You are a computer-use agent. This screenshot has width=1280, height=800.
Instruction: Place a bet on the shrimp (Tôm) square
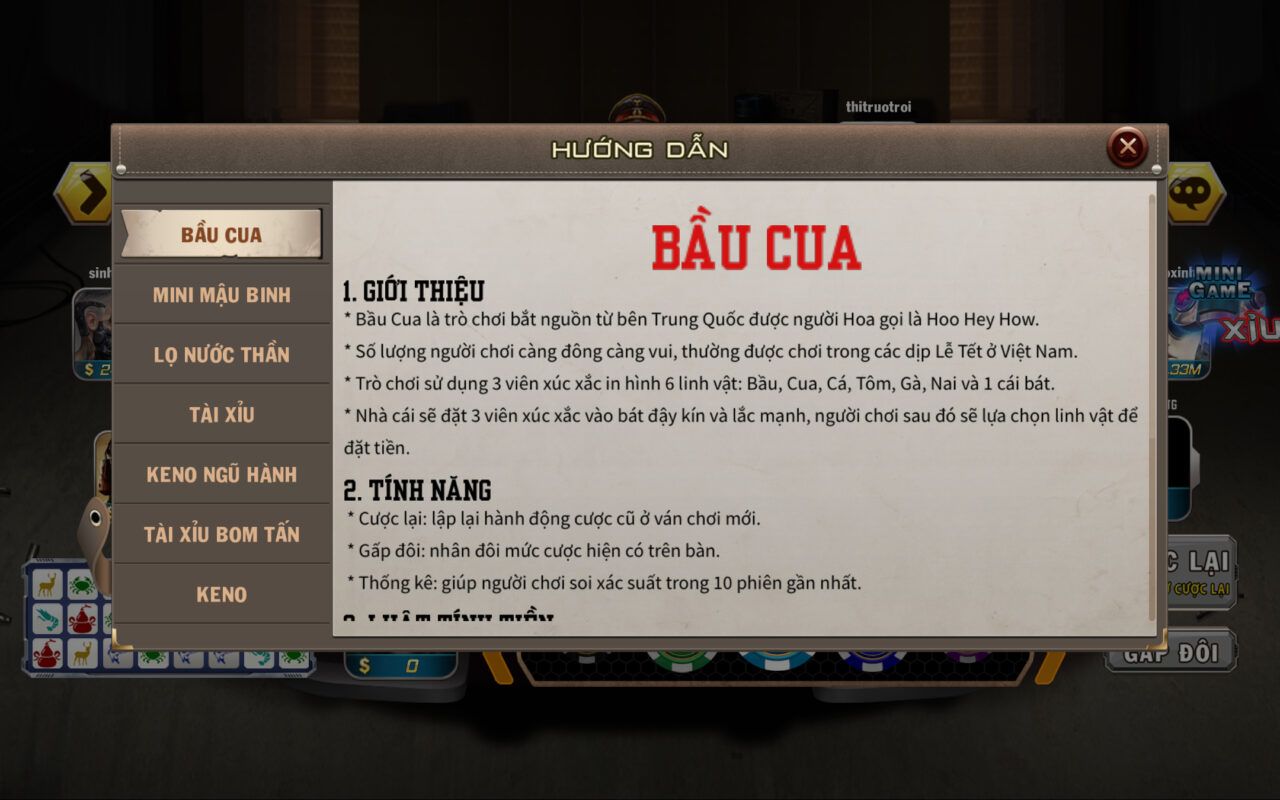tap(48, 618)
